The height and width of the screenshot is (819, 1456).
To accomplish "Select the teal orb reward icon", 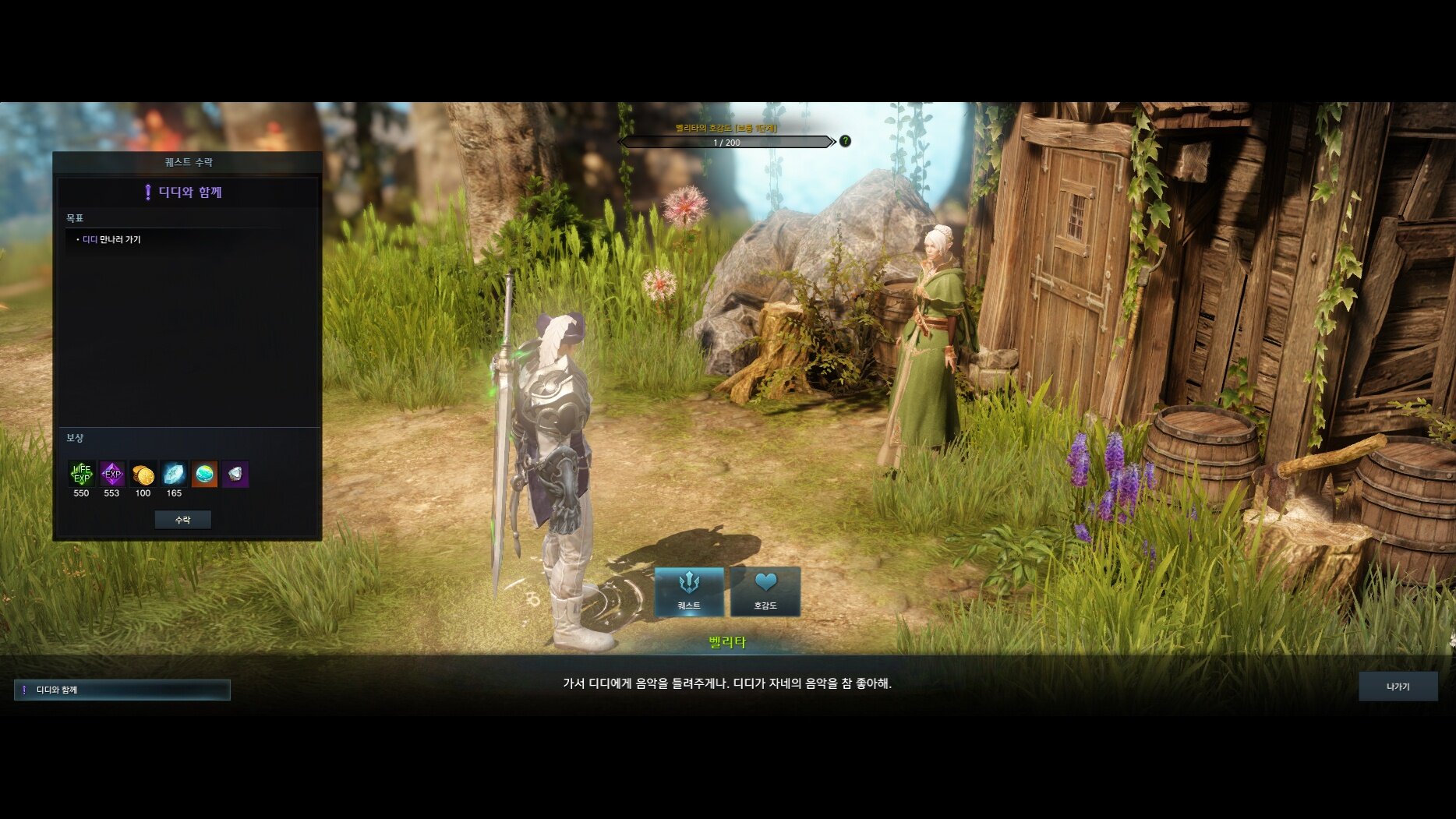I will click(x=204, y=473).
